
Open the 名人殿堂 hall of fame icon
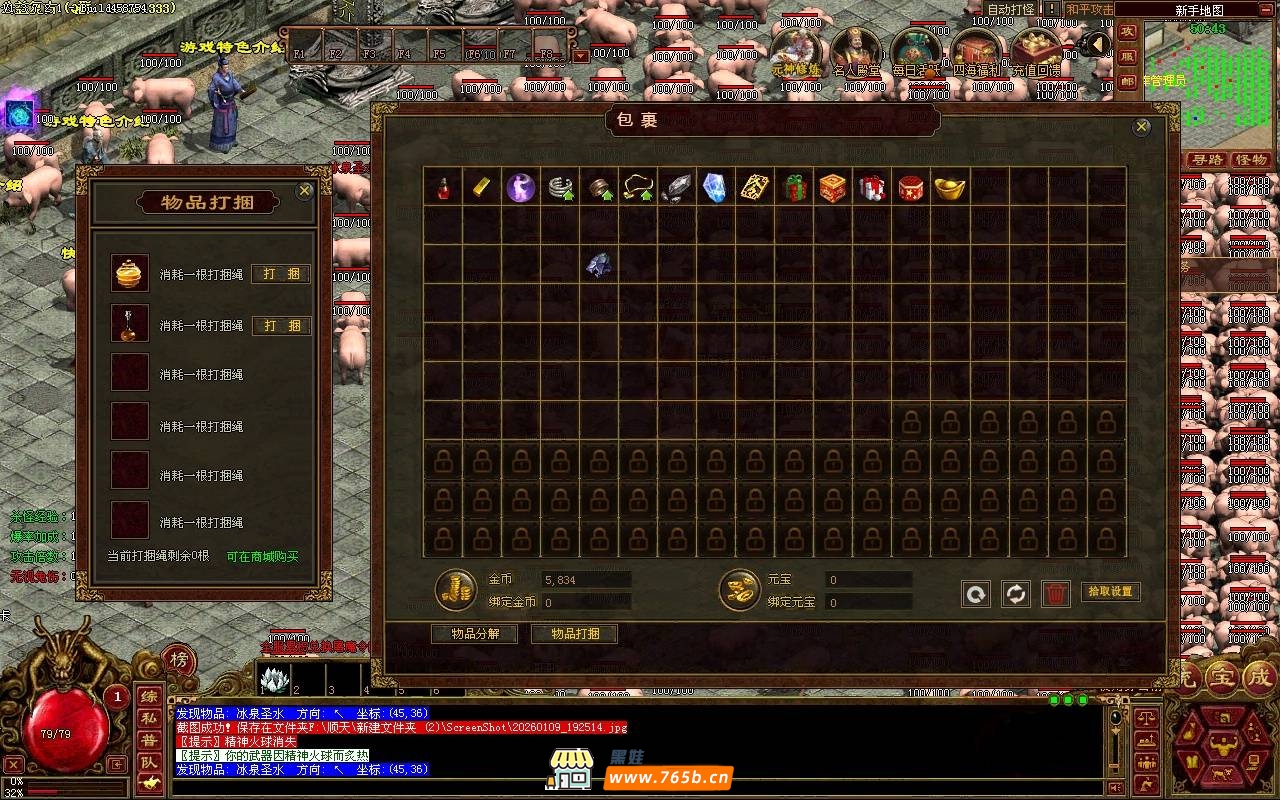point(857,53)
